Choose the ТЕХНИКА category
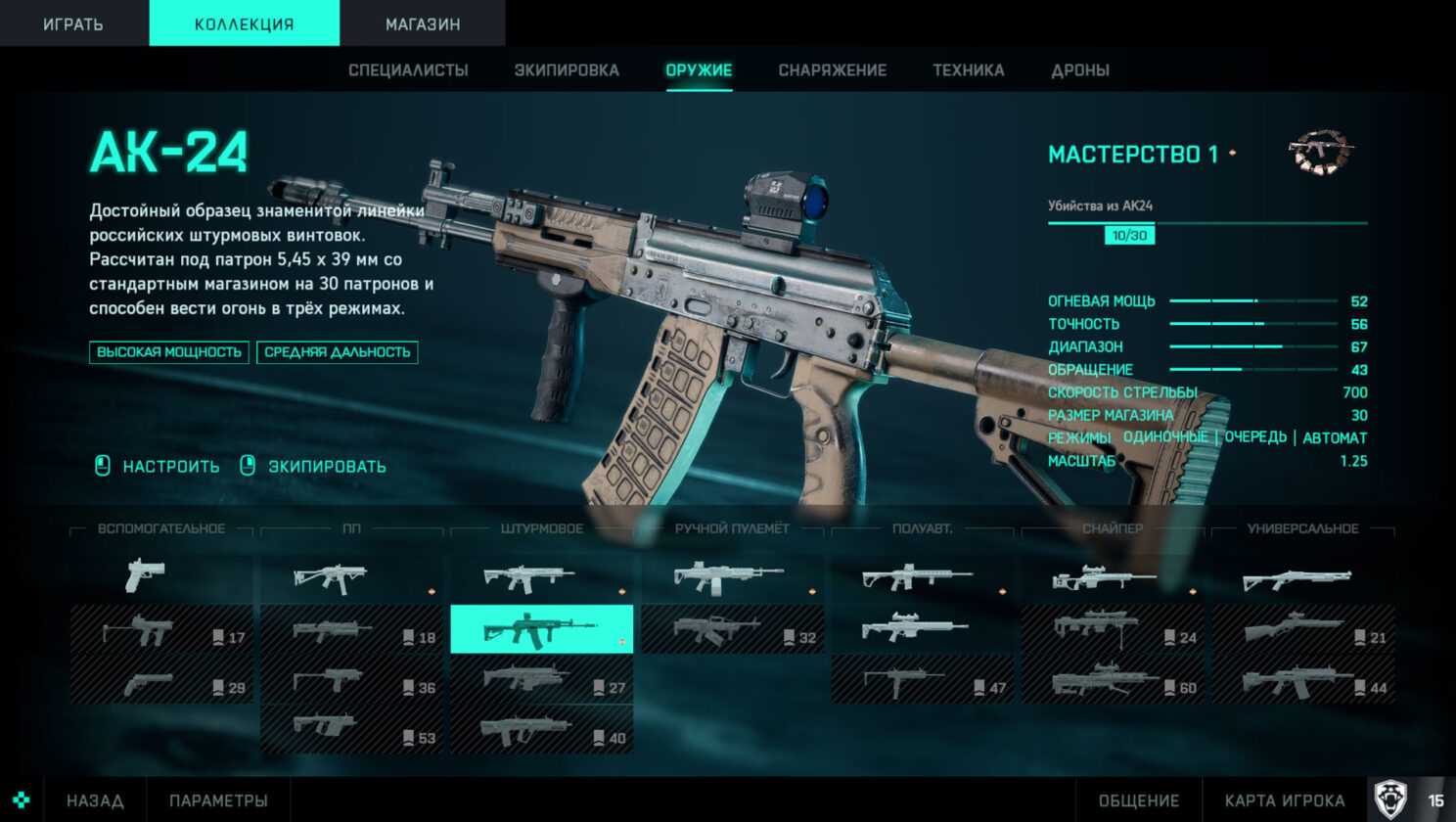 point(968,70)
